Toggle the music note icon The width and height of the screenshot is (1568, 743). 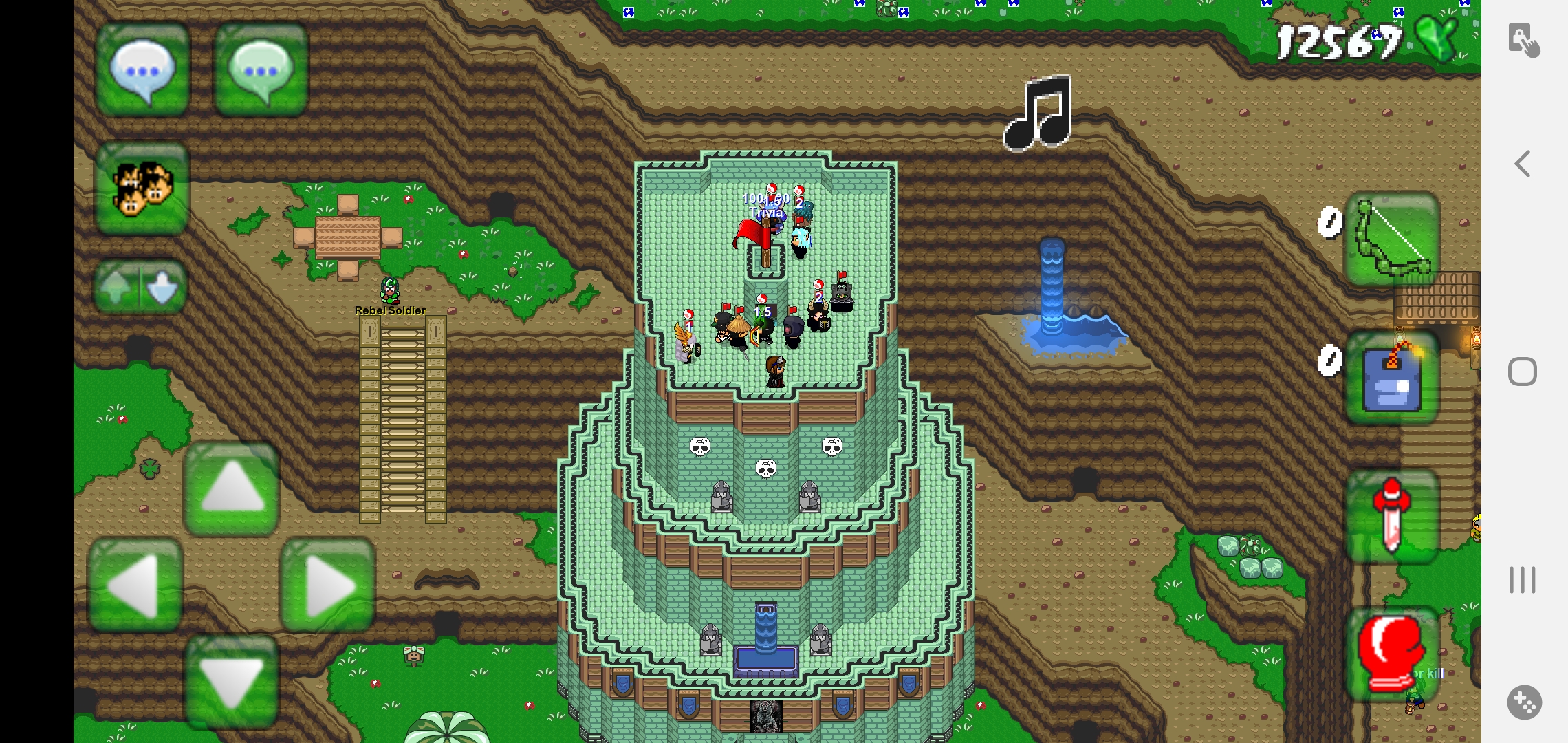coord(1039,113)
